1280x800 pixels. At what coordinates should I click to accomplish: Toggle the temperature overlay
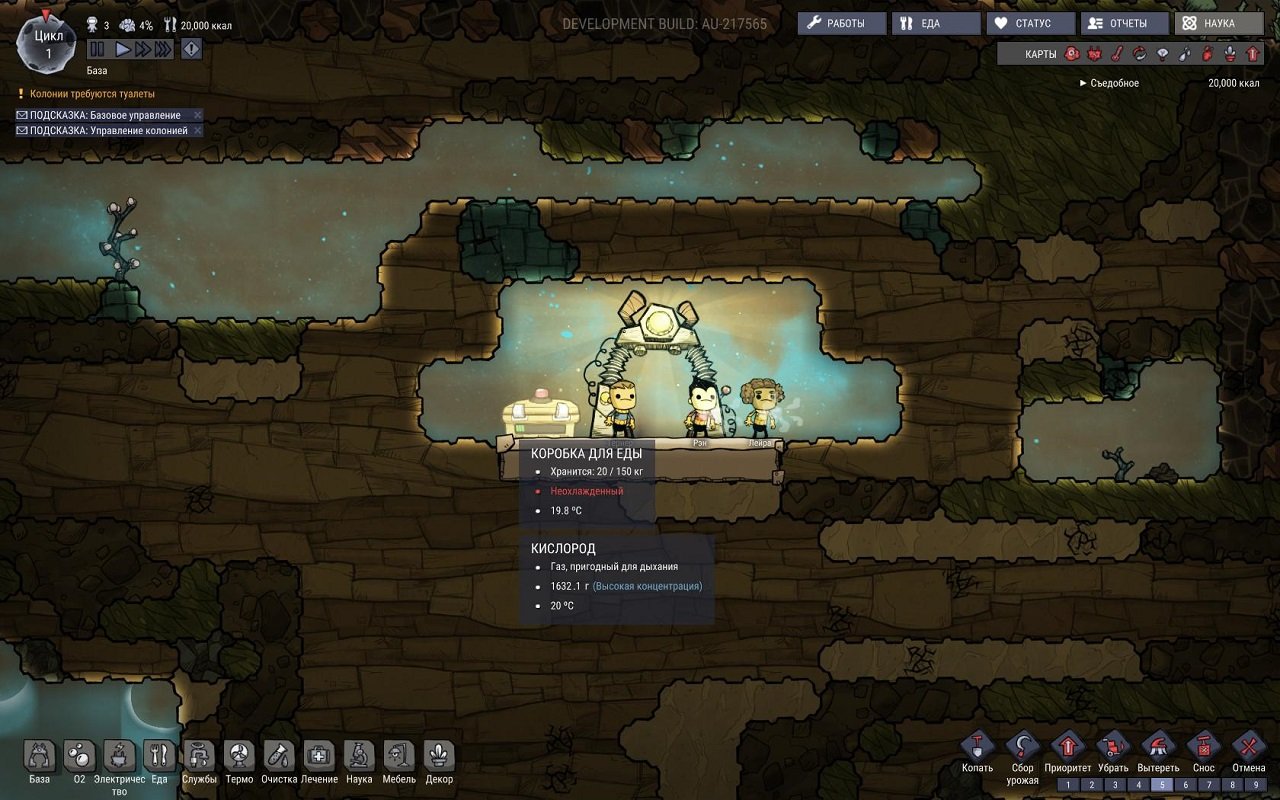tap(1117, 55)
